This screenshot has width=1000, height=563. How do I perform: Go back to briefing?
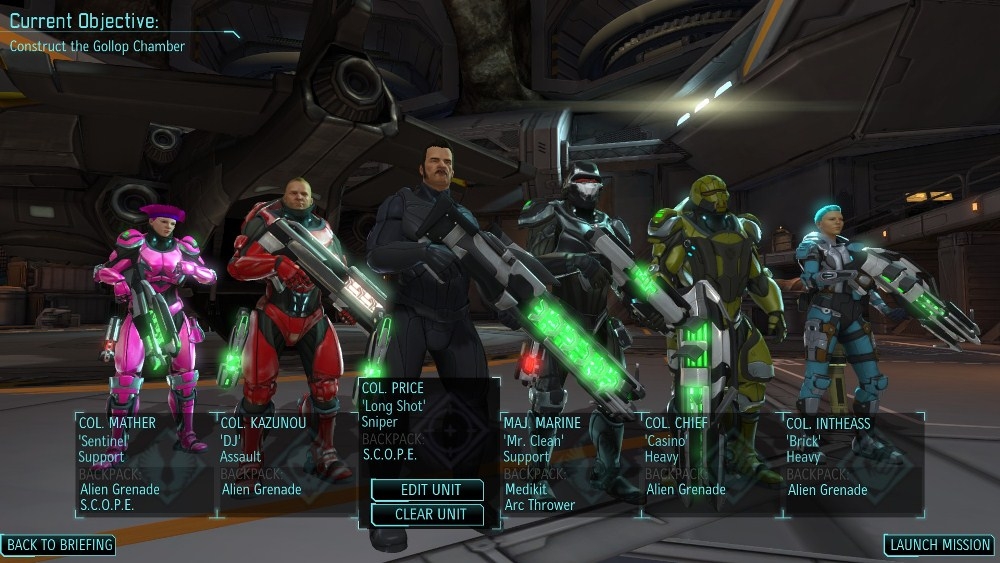click(x=59, y=545)
